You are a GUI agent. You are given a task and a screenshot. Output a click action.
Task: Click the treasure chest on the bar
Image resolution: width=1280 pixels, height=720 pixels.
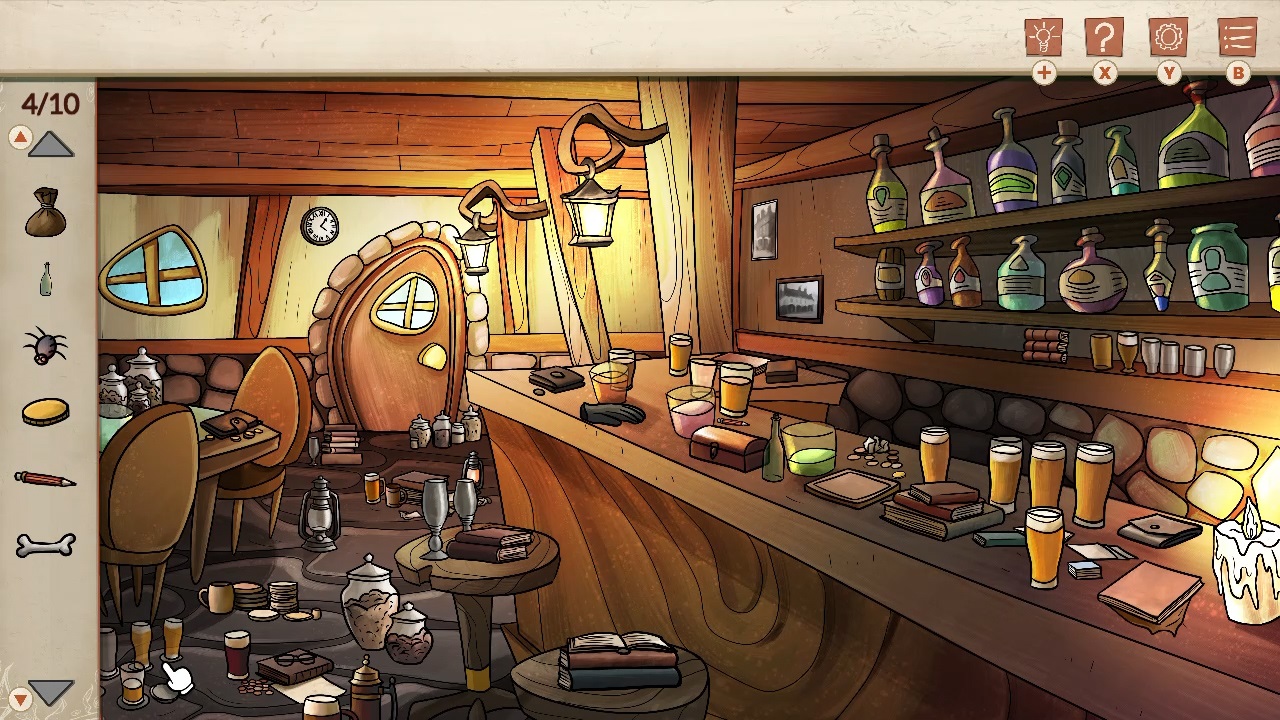727,446
